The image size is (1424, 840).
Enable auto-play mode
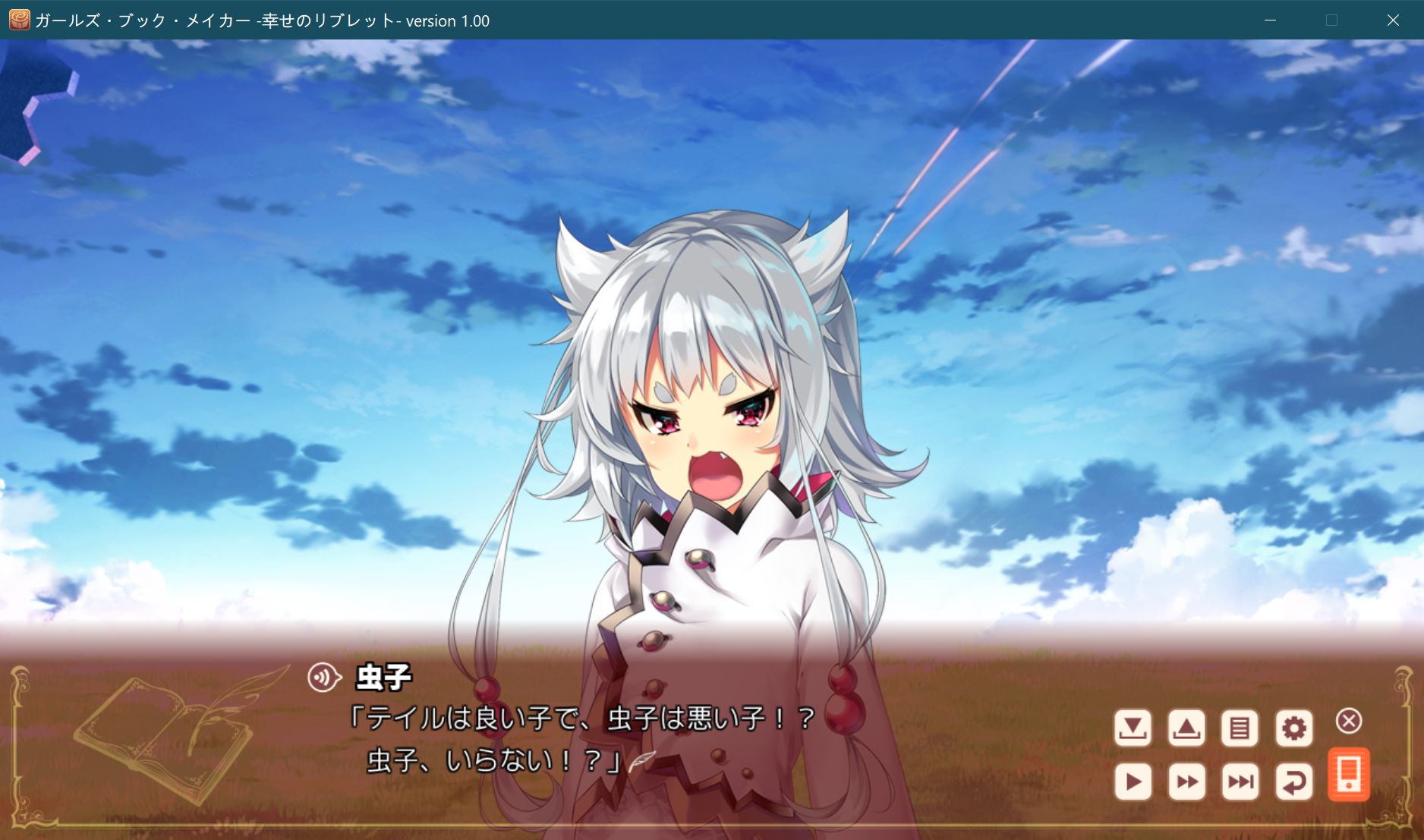[1133, 779]
